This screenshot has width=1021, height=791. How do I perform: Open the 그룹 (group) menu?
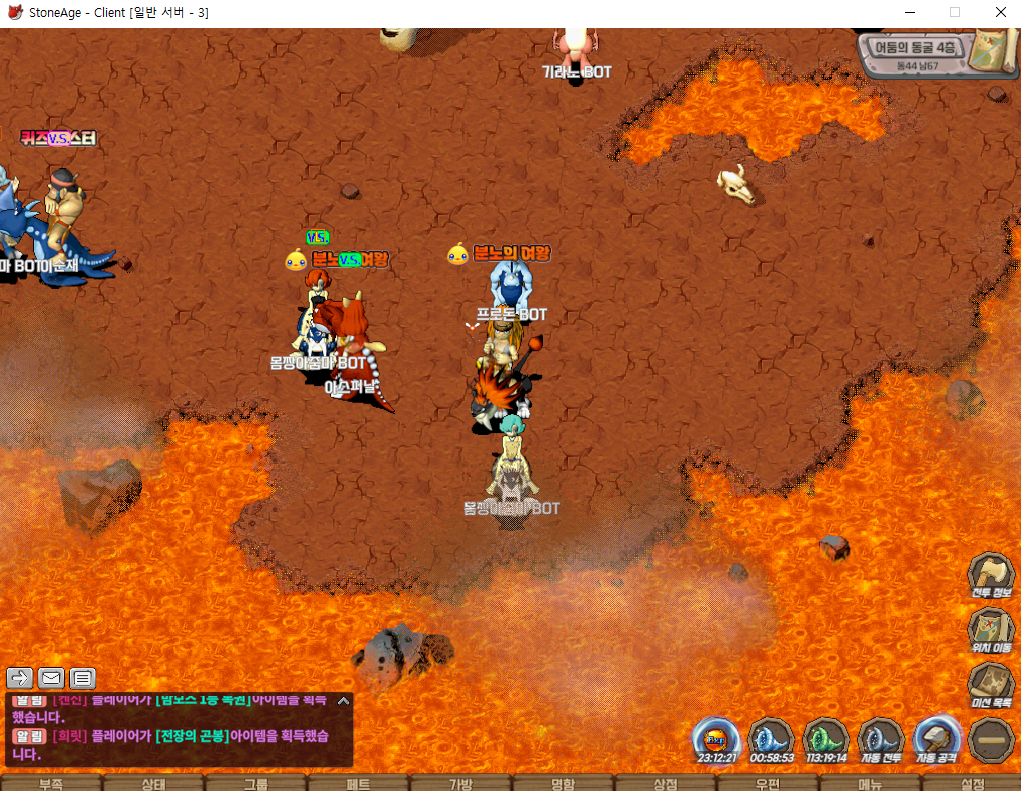point(255,784)
